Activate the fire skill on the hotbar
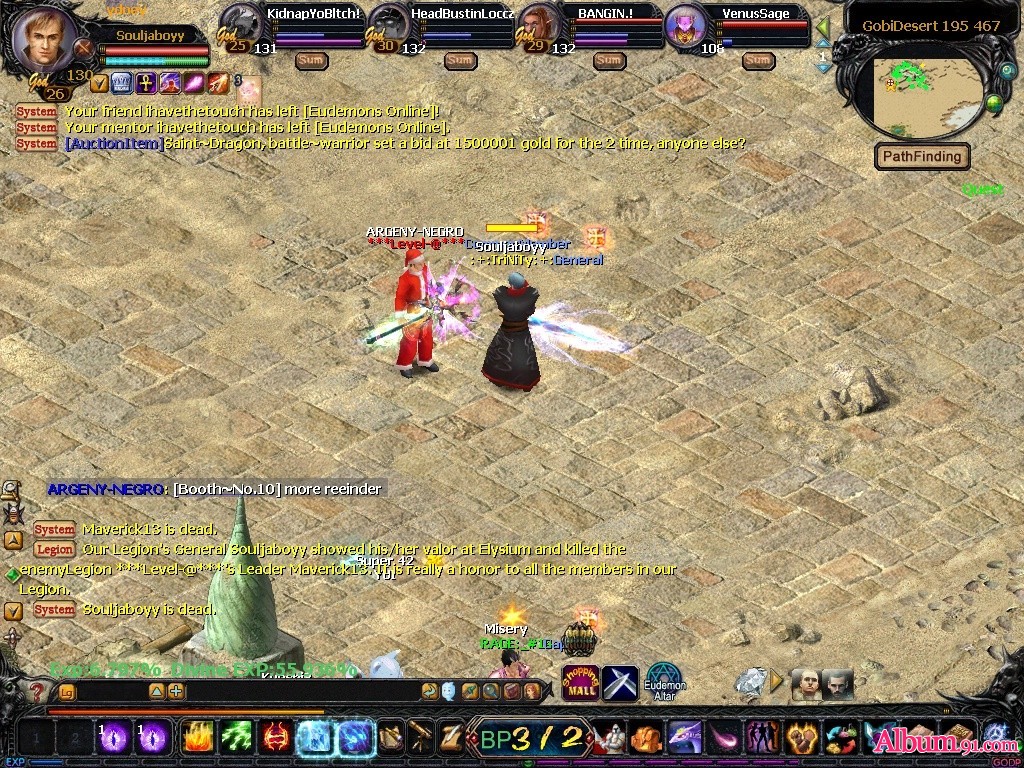The width and height of the screenshot is (1024, 768). point(197,738)
